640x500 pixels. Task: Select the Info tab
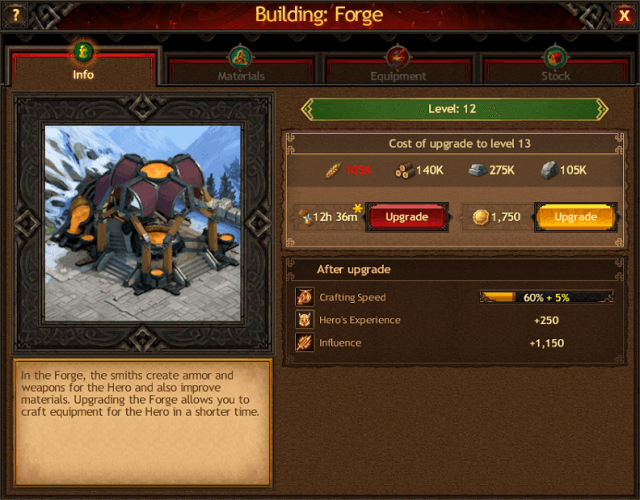coord(84,66)
